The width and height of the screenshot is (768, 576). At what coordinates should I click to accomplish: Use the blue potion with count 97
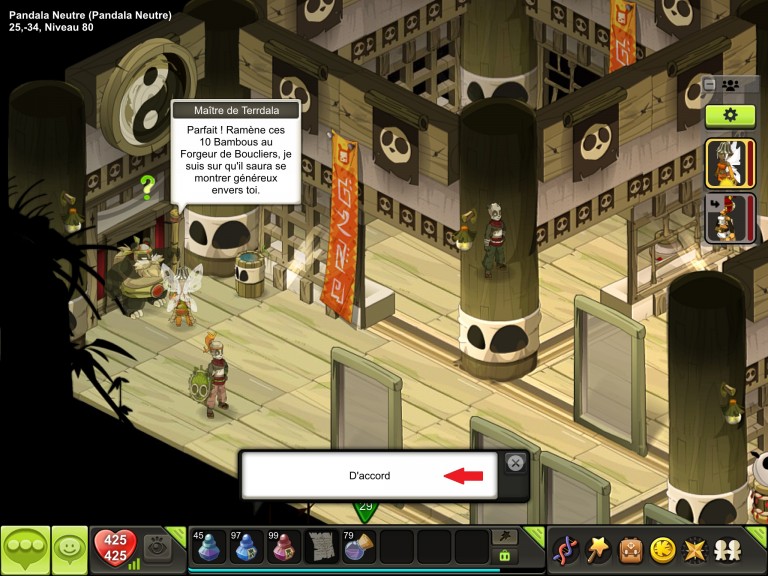[x=246, y=547]
